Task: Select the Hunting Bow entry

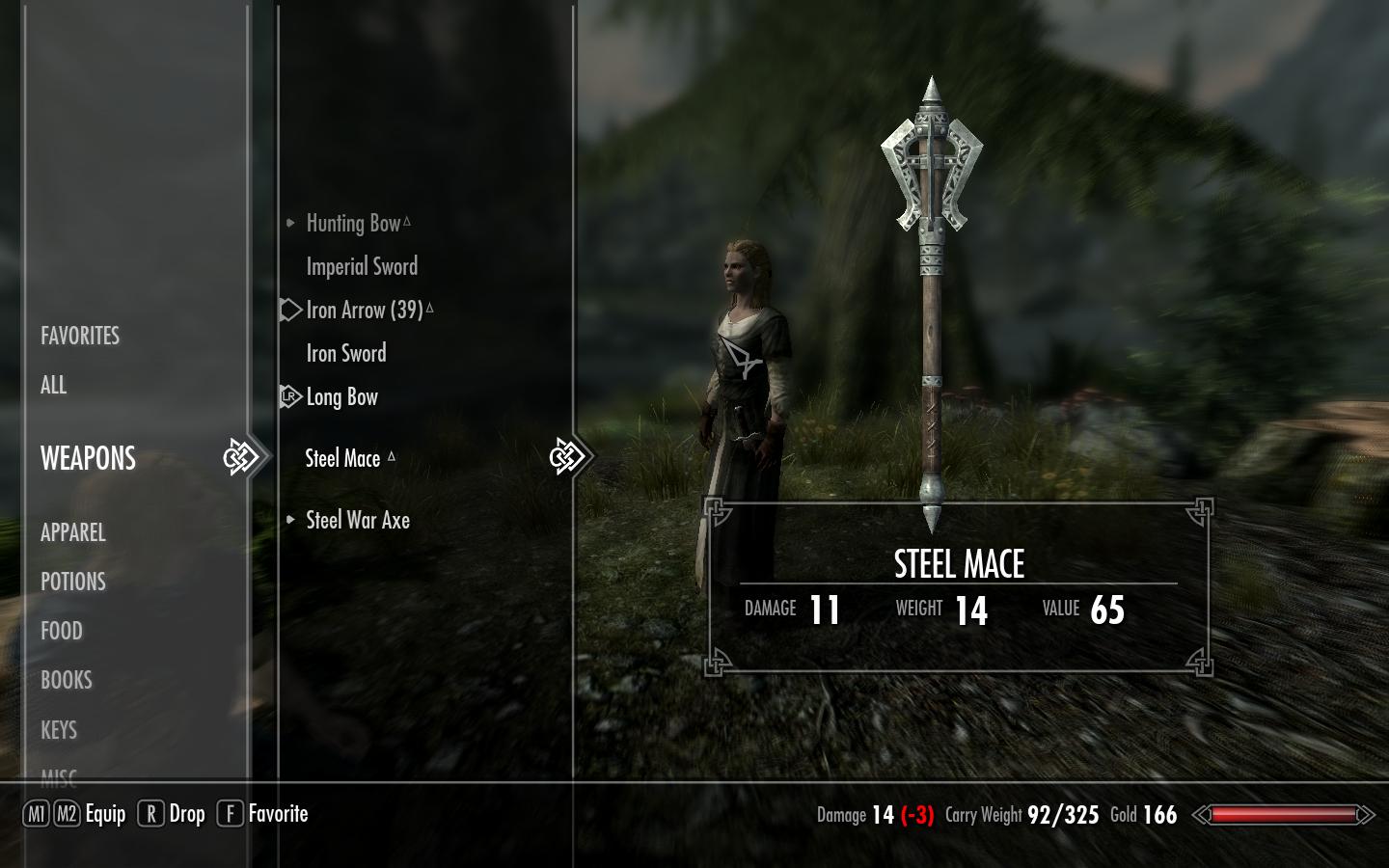Action: click(x=353, y=224)
